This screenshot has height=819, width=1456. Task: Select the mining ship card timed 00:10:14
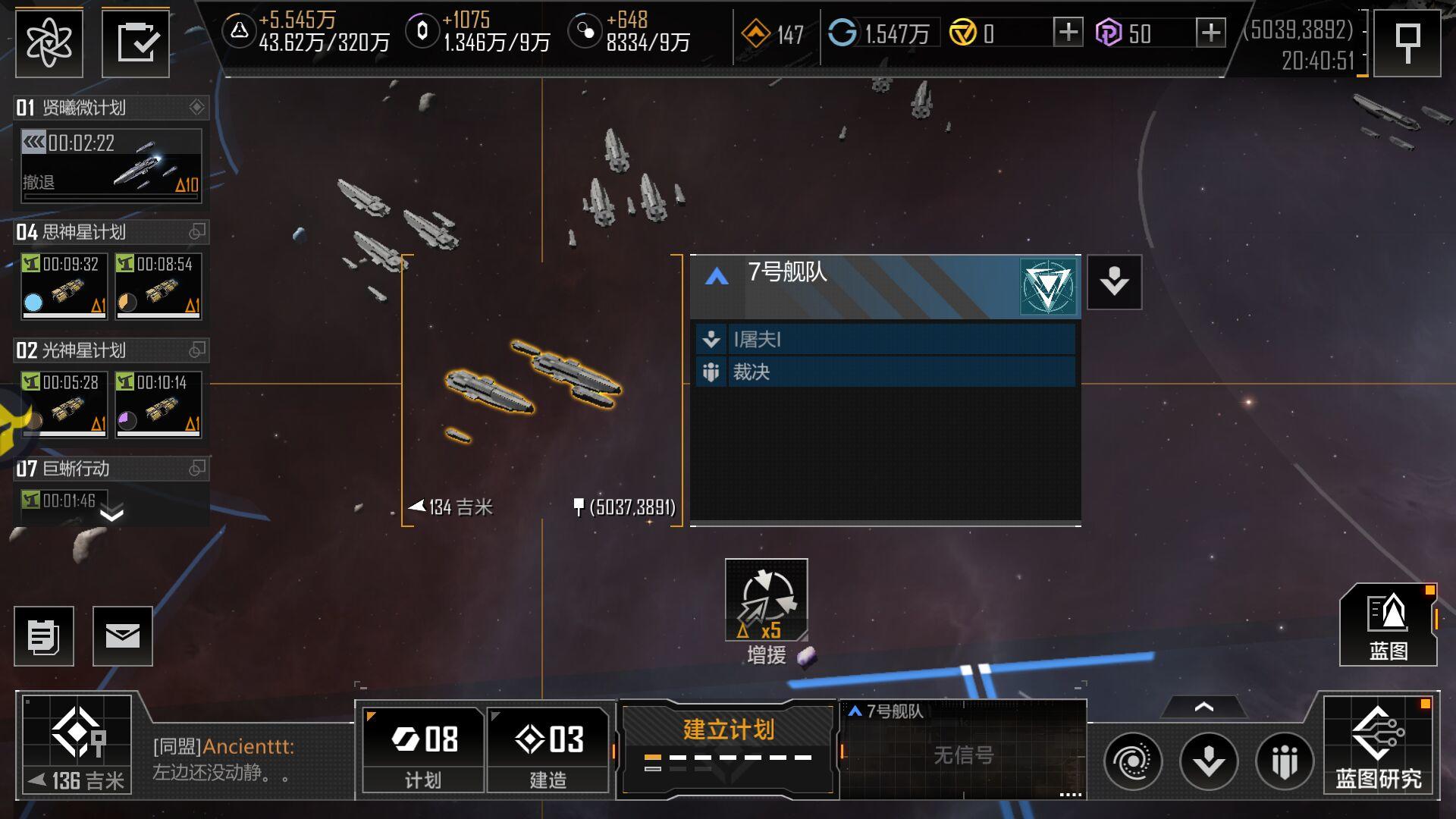coord(158,404)
